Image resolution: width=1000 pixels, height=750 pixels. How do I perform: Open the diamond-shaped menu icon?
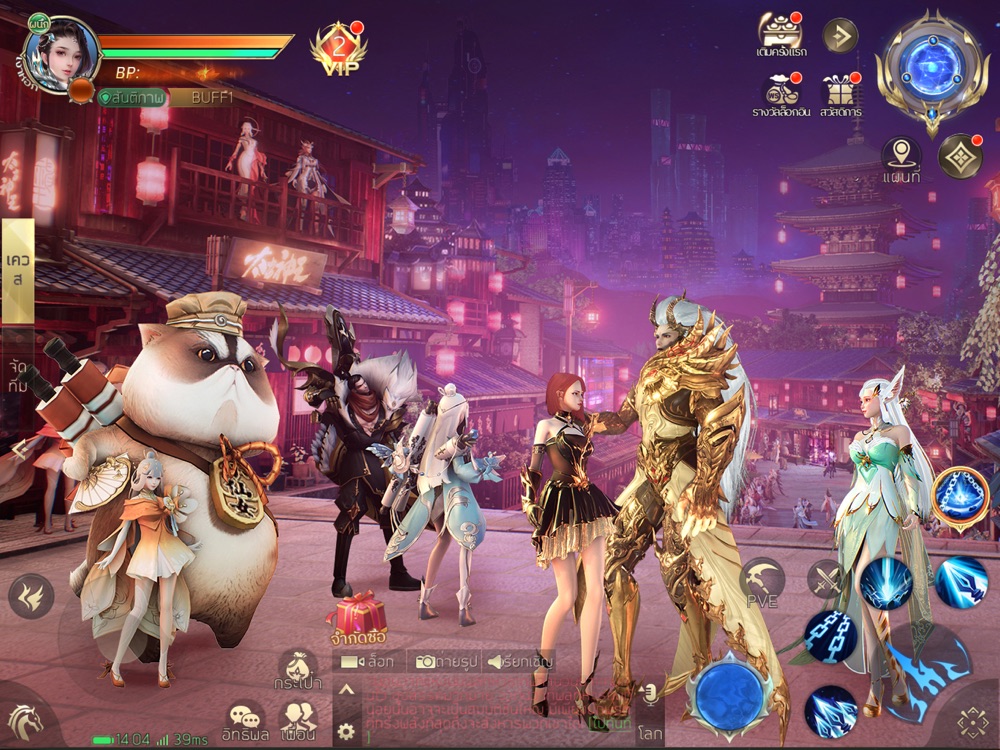click(x=960, y=155)
